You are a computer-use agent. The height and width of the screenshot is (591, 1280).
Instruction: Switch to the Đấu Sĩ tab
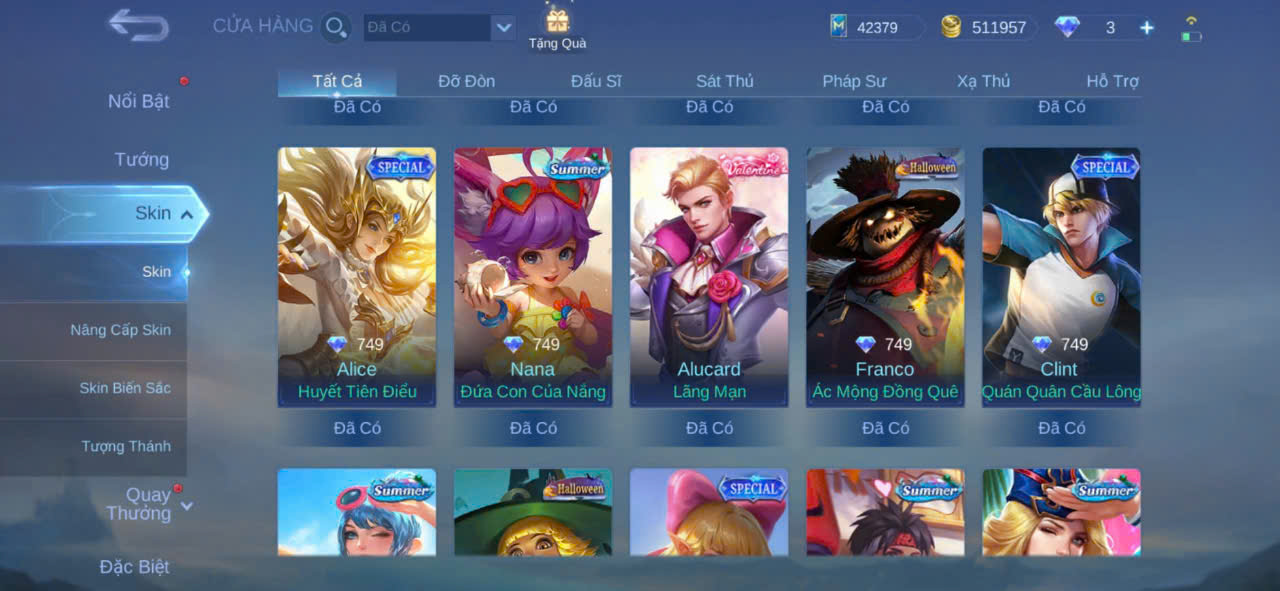596,81
